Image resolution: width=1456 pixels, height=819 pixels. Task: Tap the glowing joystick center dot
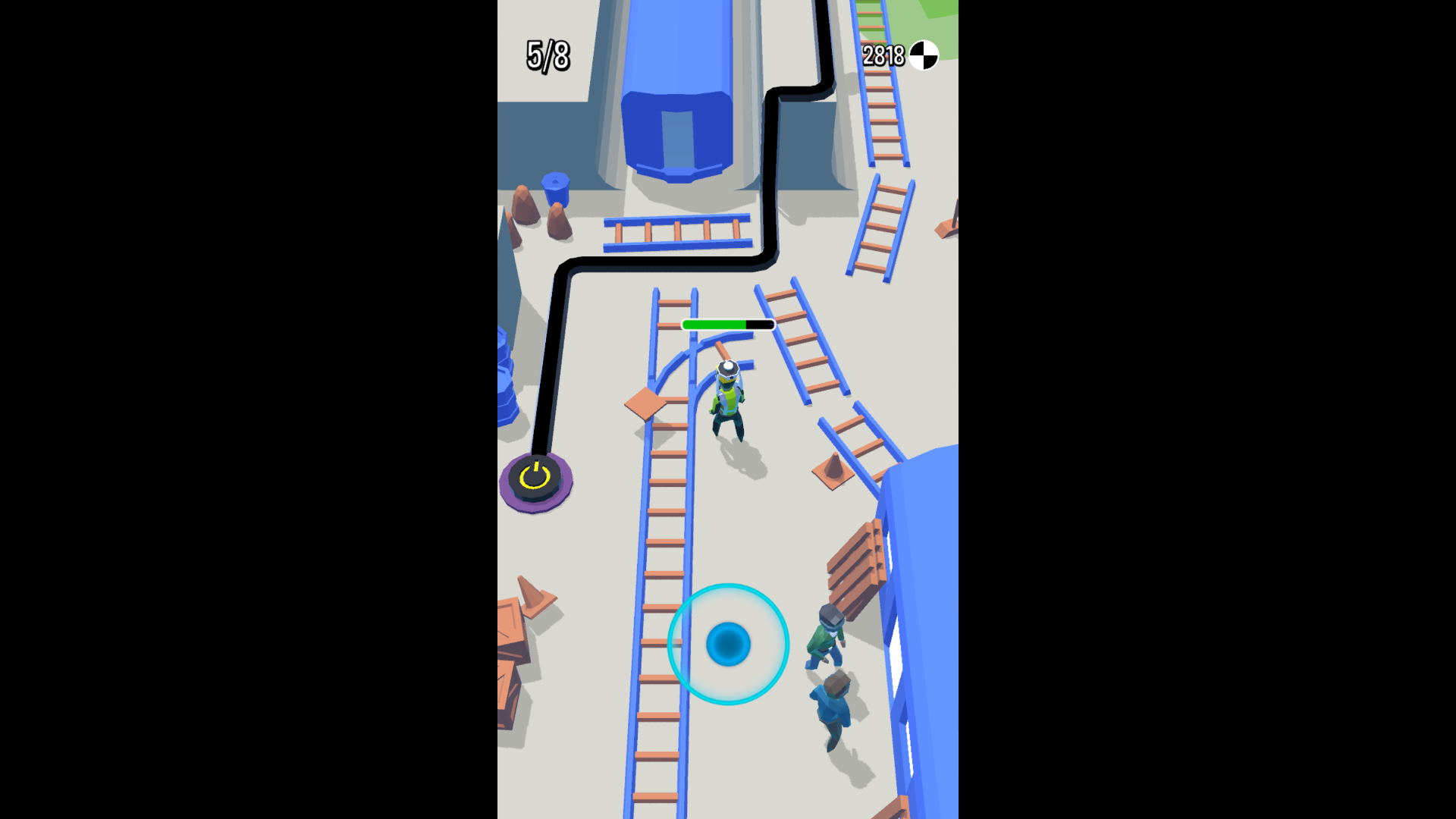tap(729, 645)
